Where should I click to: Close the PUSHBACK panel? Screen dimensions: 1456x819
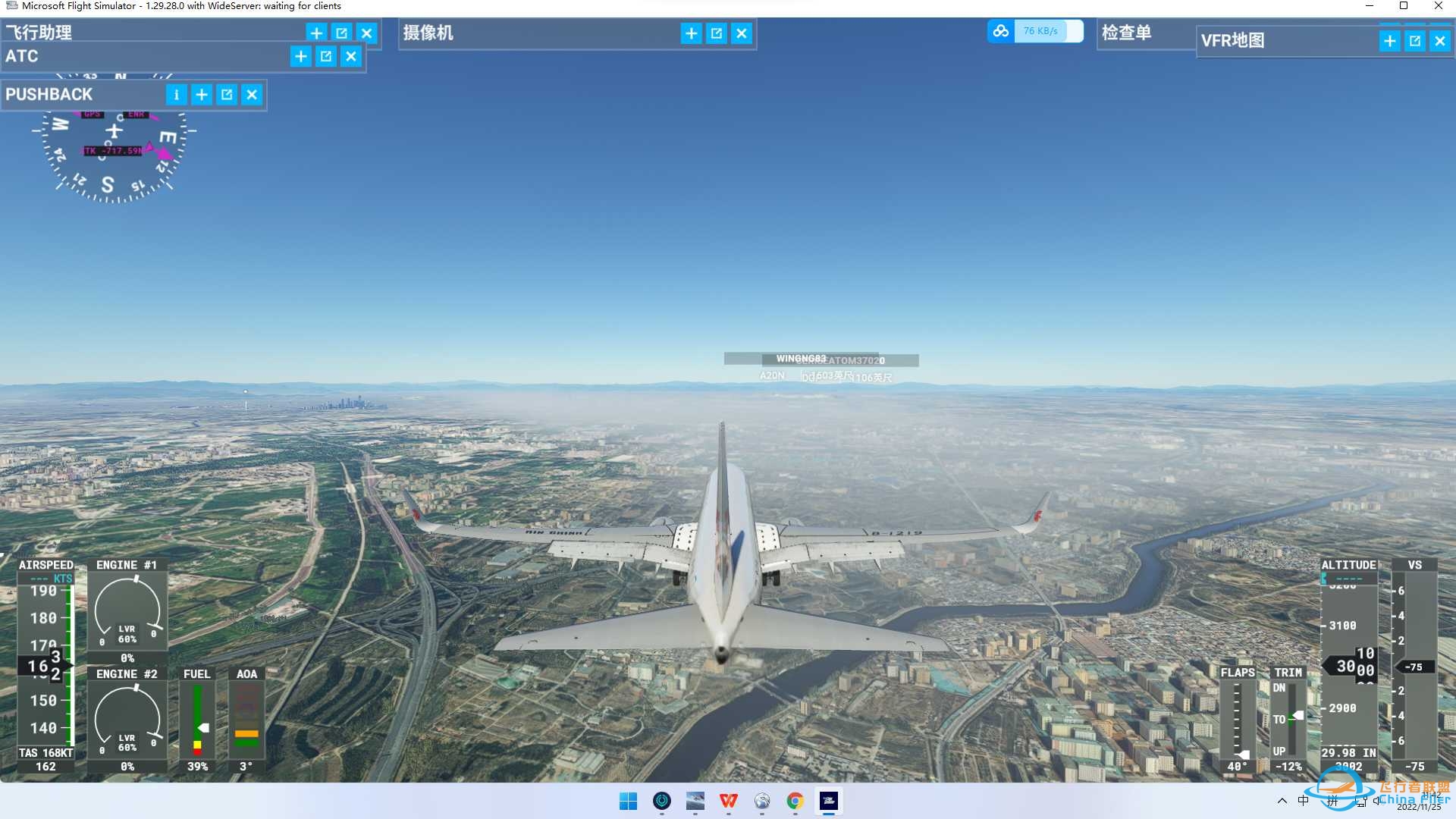tap(252, 95)
